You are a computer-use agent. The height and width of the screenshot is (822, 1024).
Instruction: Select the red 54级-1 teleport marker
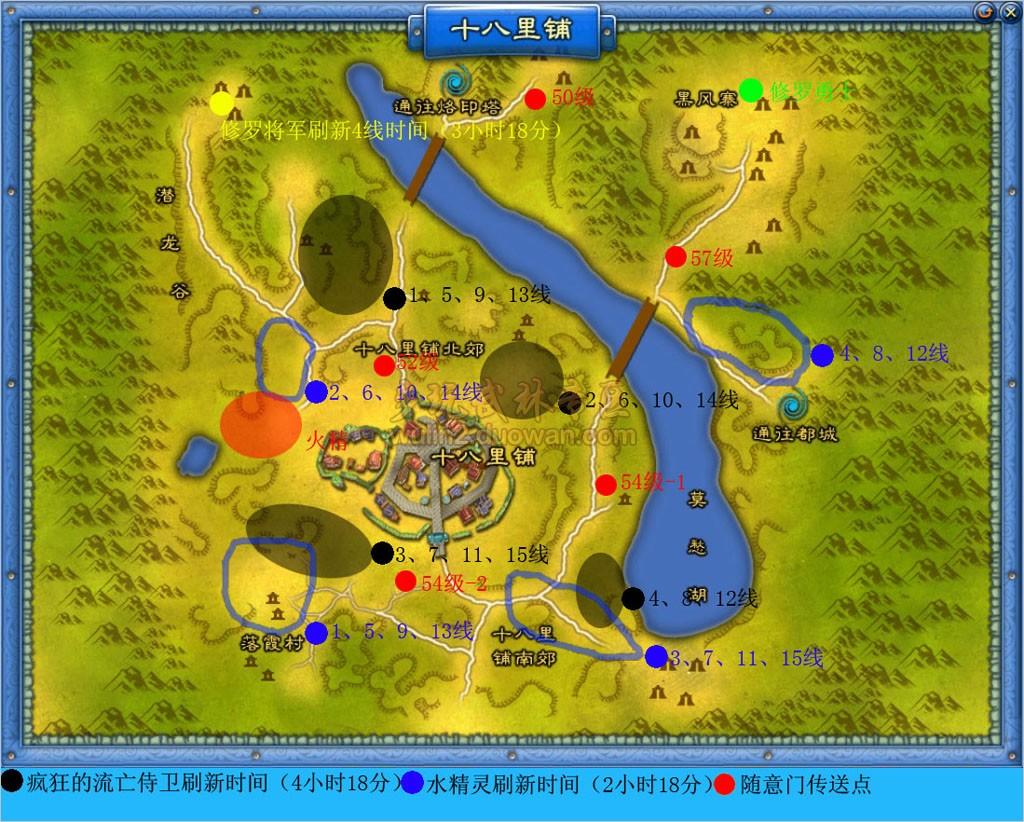click(x=606, y=485)
